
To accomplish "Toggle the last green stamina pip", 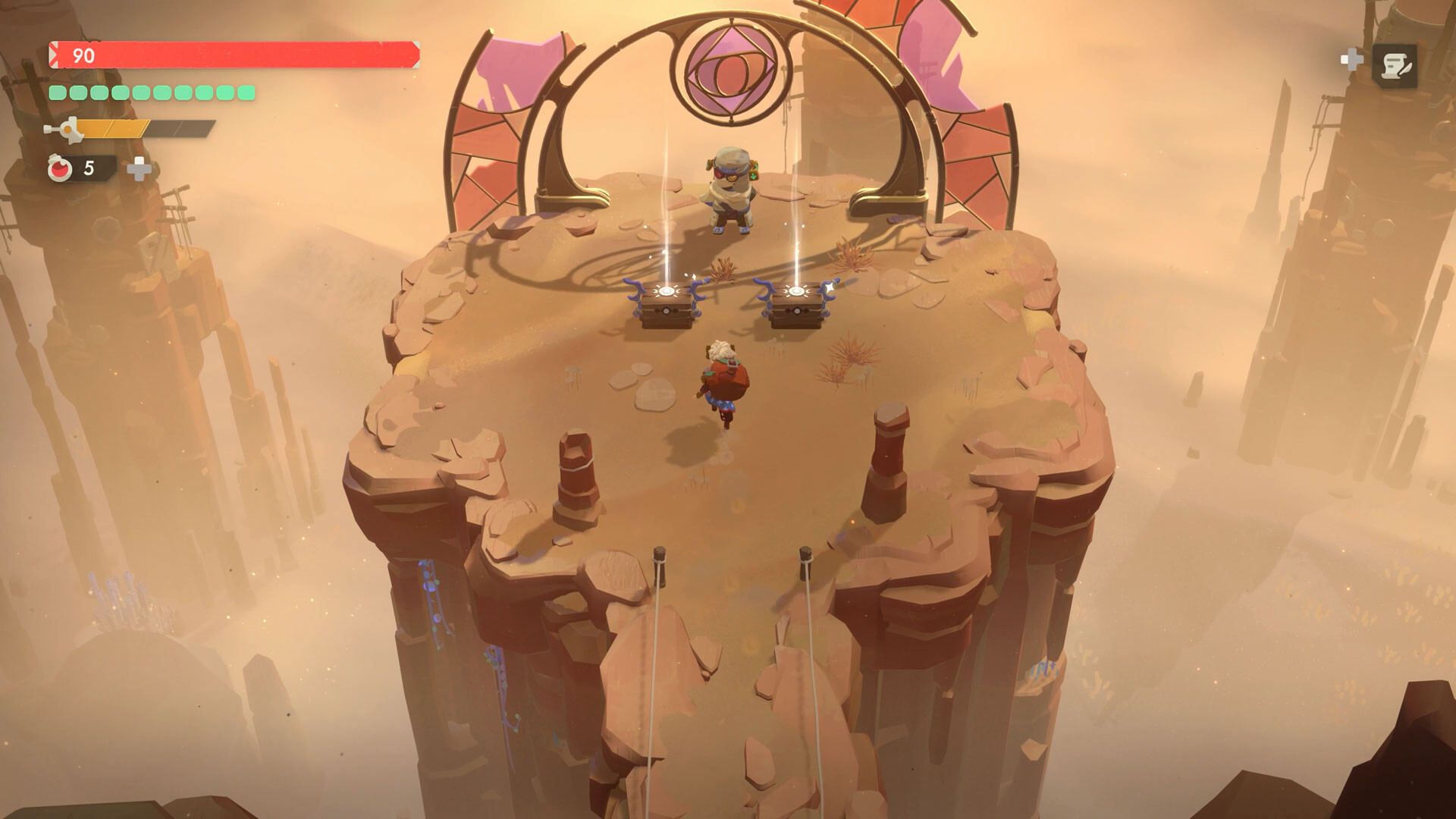I will coord(245,93).
